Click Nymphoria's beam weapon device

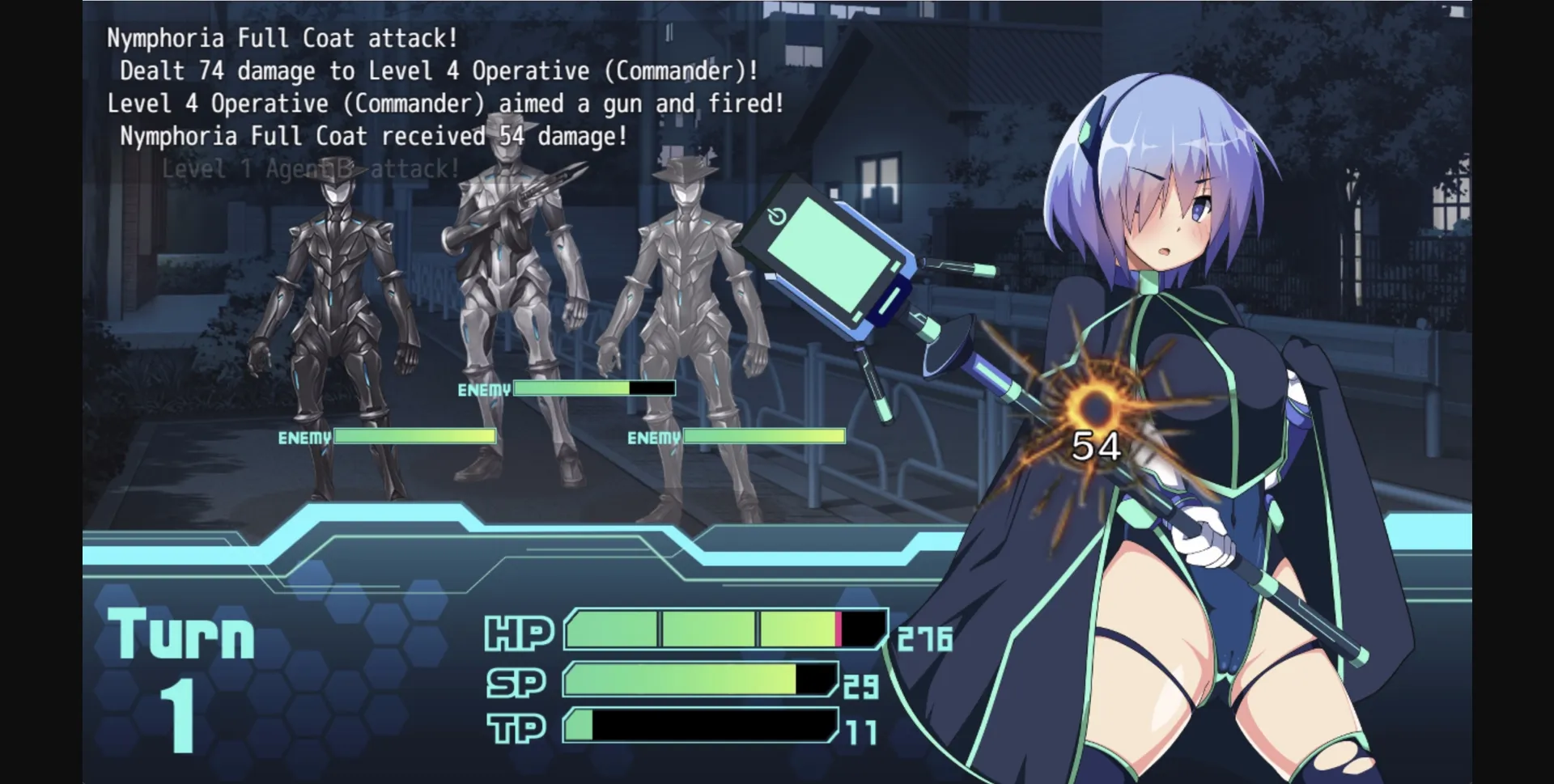coord(834,259)
